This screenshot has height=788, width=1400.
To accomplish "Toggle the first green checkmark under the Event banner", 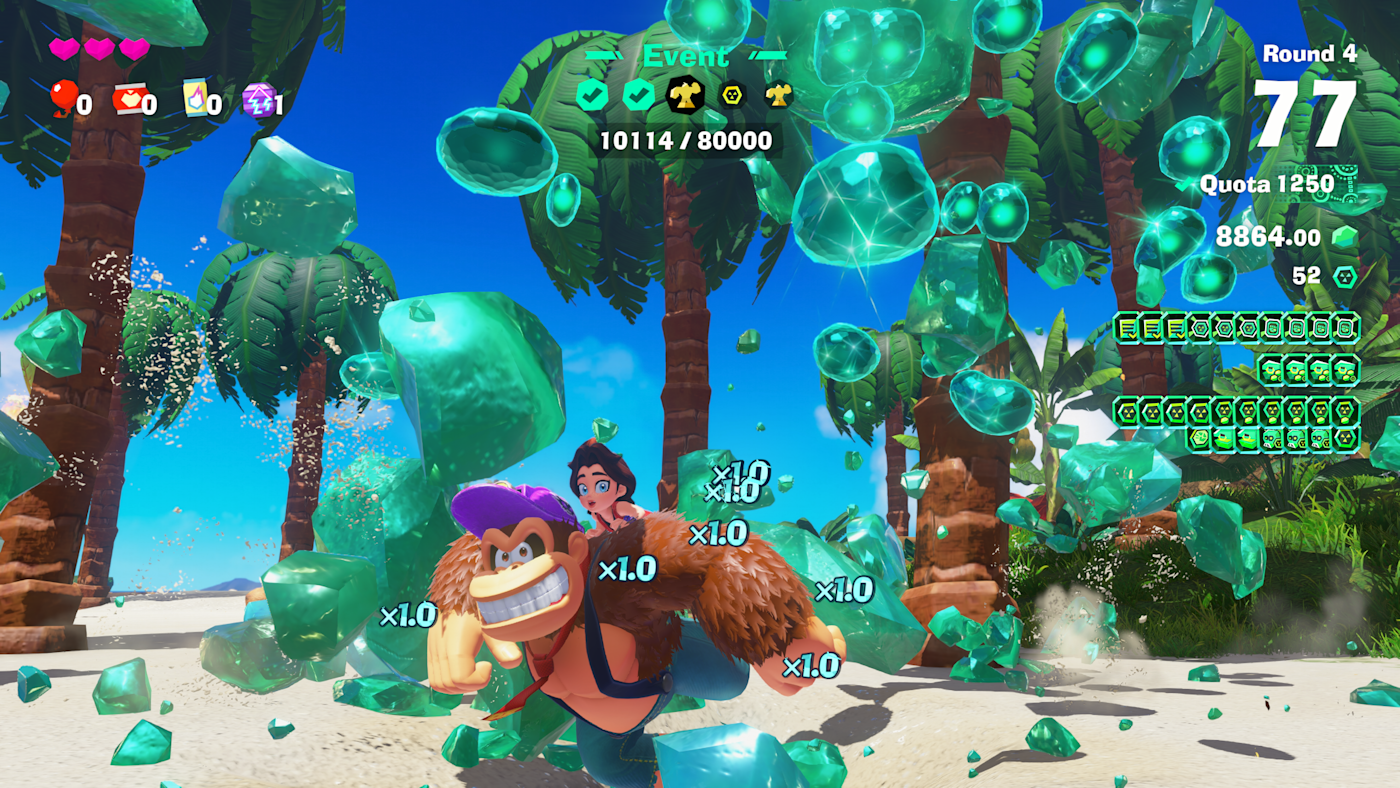I will pyautogui.click(x=591, y=93).
